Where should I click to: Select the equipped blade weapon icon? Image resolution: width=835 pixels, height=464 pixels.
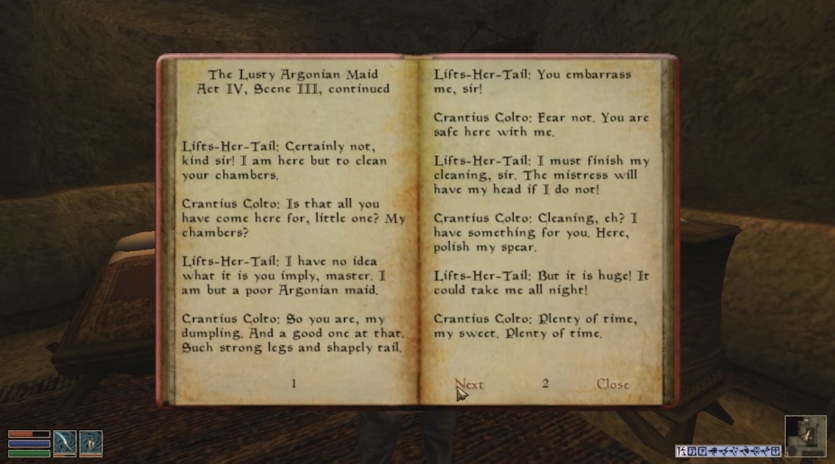(65, 442)
